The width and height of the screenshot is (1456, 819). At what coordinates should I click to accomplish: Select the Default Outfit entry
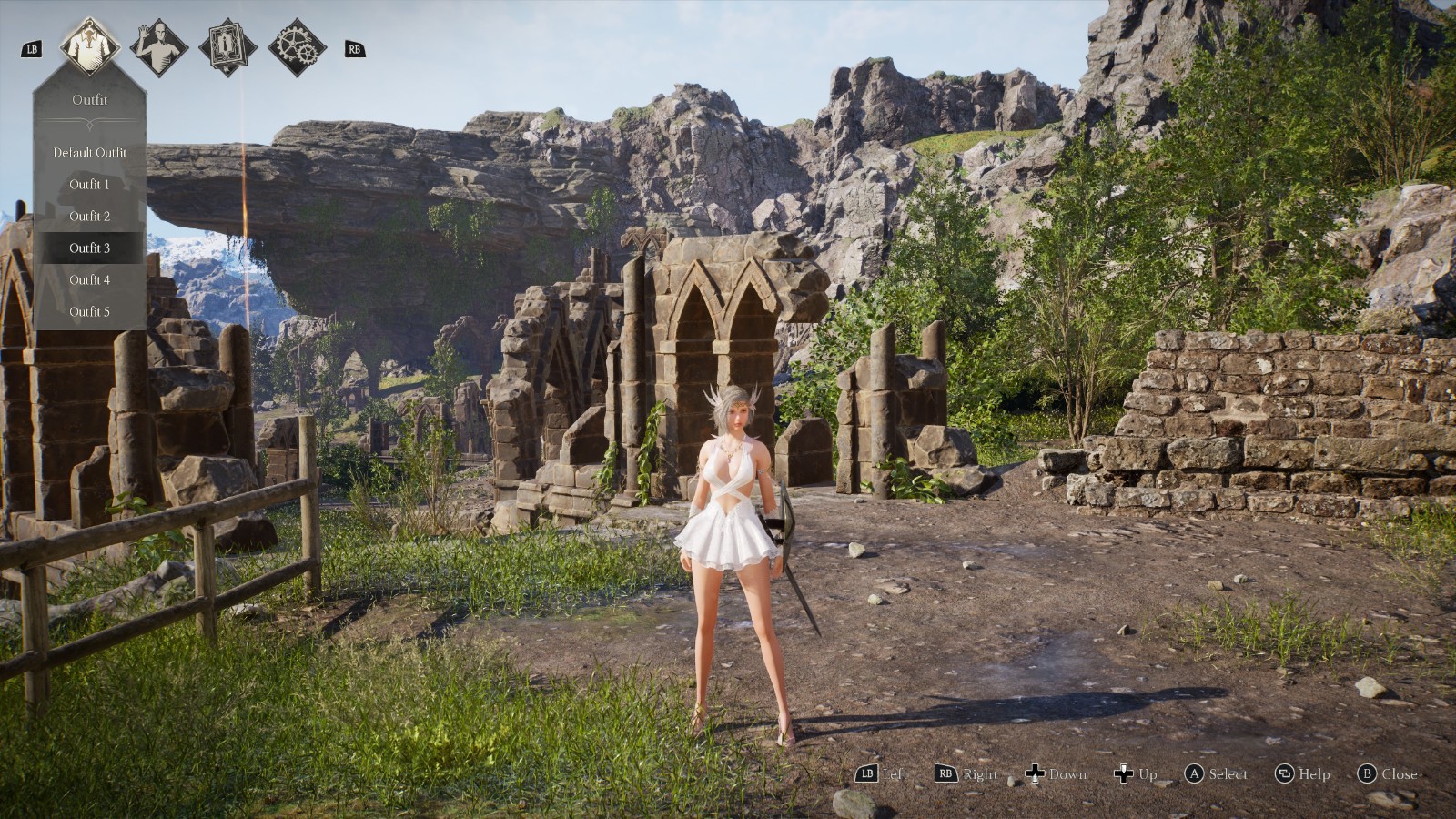pyautogui.click(x=89, y=153)
